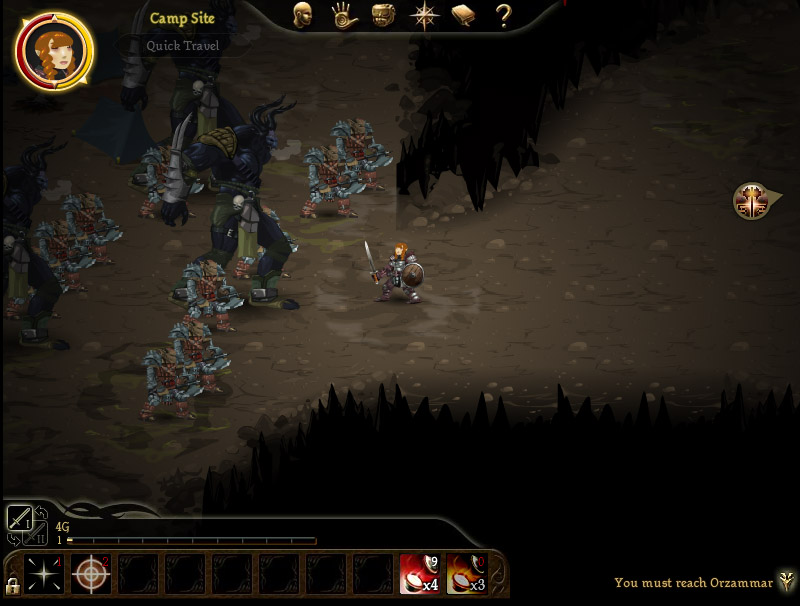Open the journal book icon
Viewport: 800px width, 606px height.
coord(463,15)
